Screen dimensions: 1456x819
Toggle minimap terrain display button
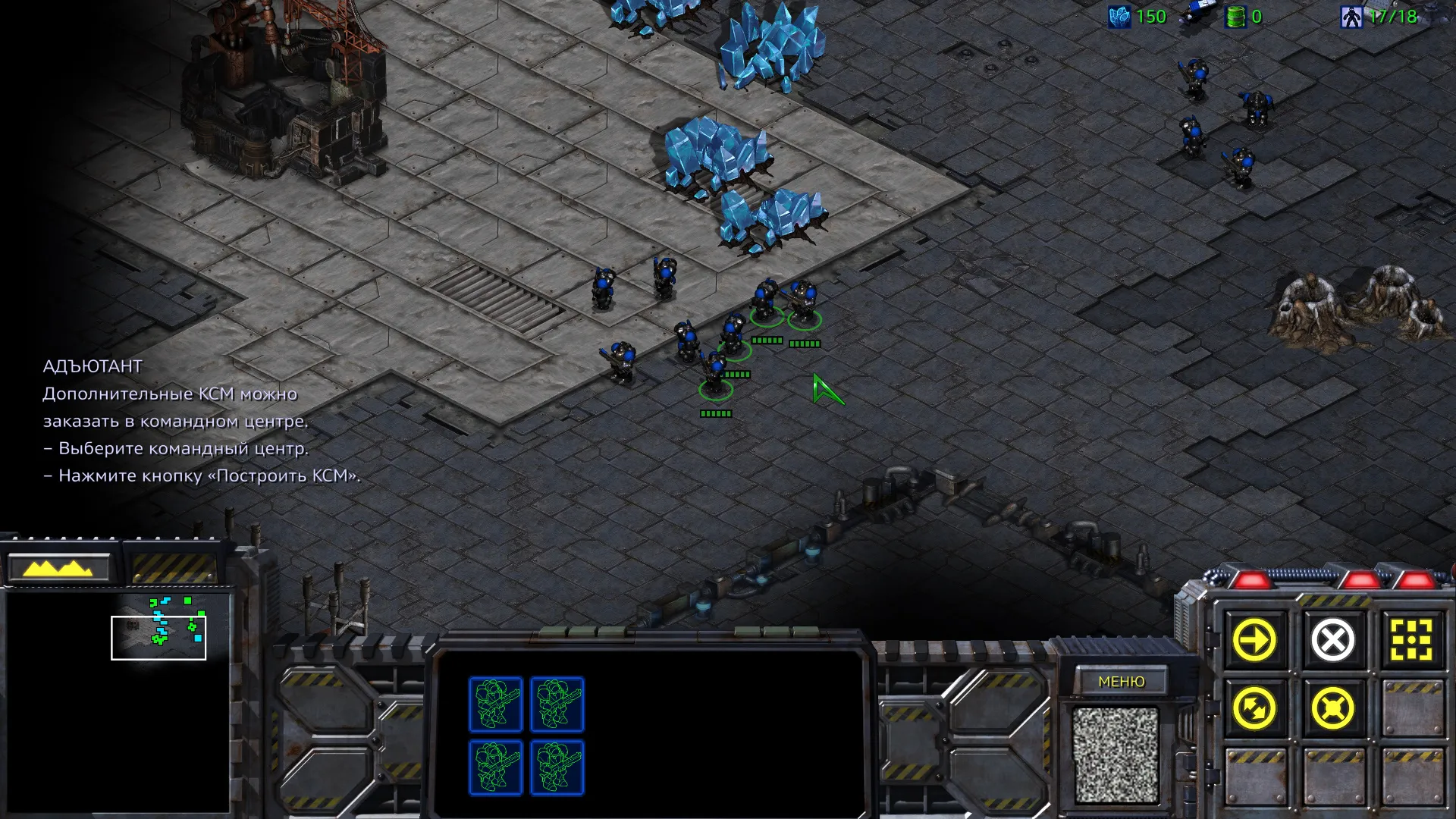[59, 568]
